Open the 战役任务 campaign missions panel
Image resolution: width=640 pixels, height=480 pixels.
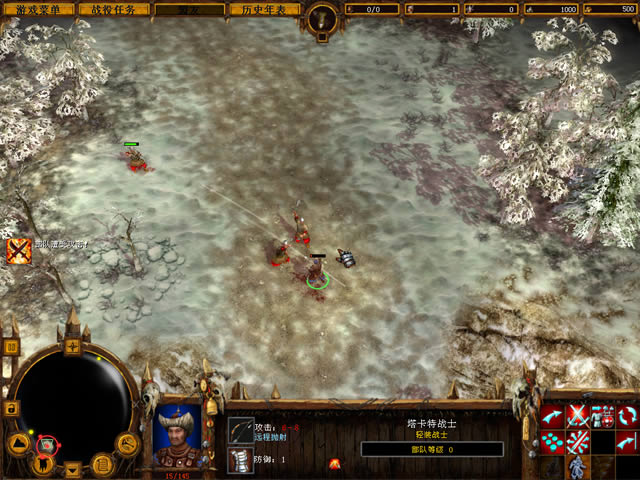(x=113, y=9)
